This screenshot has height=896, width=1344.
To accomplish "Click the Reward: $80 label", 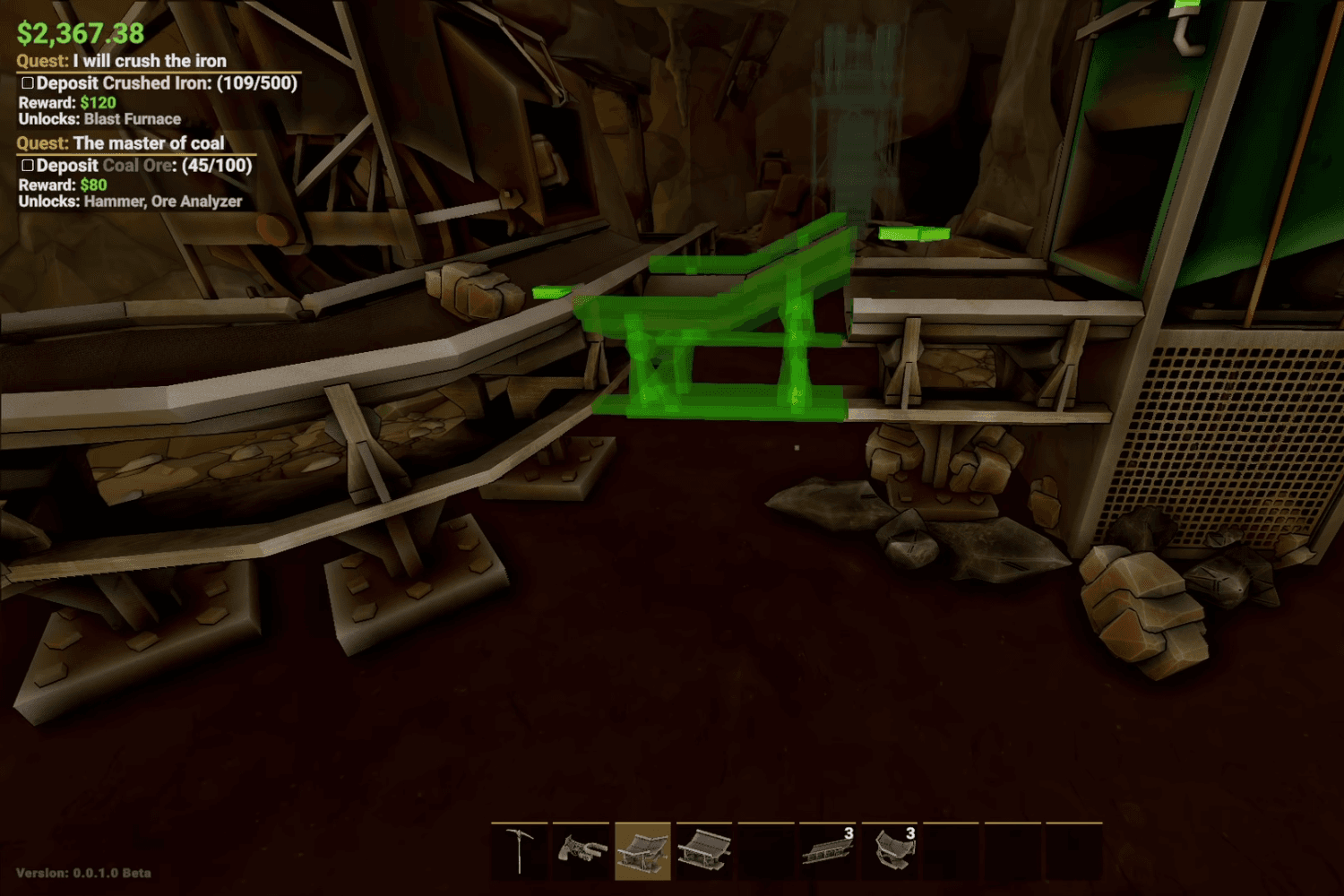I will [63, 185].
